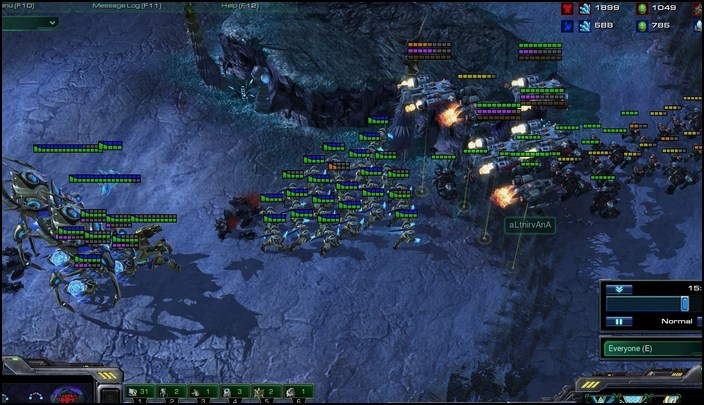The height and width of the screenshot is (405, 704).
Task: Open the Everyone (E) vision dropdown
Action: (x=651, y=349)
